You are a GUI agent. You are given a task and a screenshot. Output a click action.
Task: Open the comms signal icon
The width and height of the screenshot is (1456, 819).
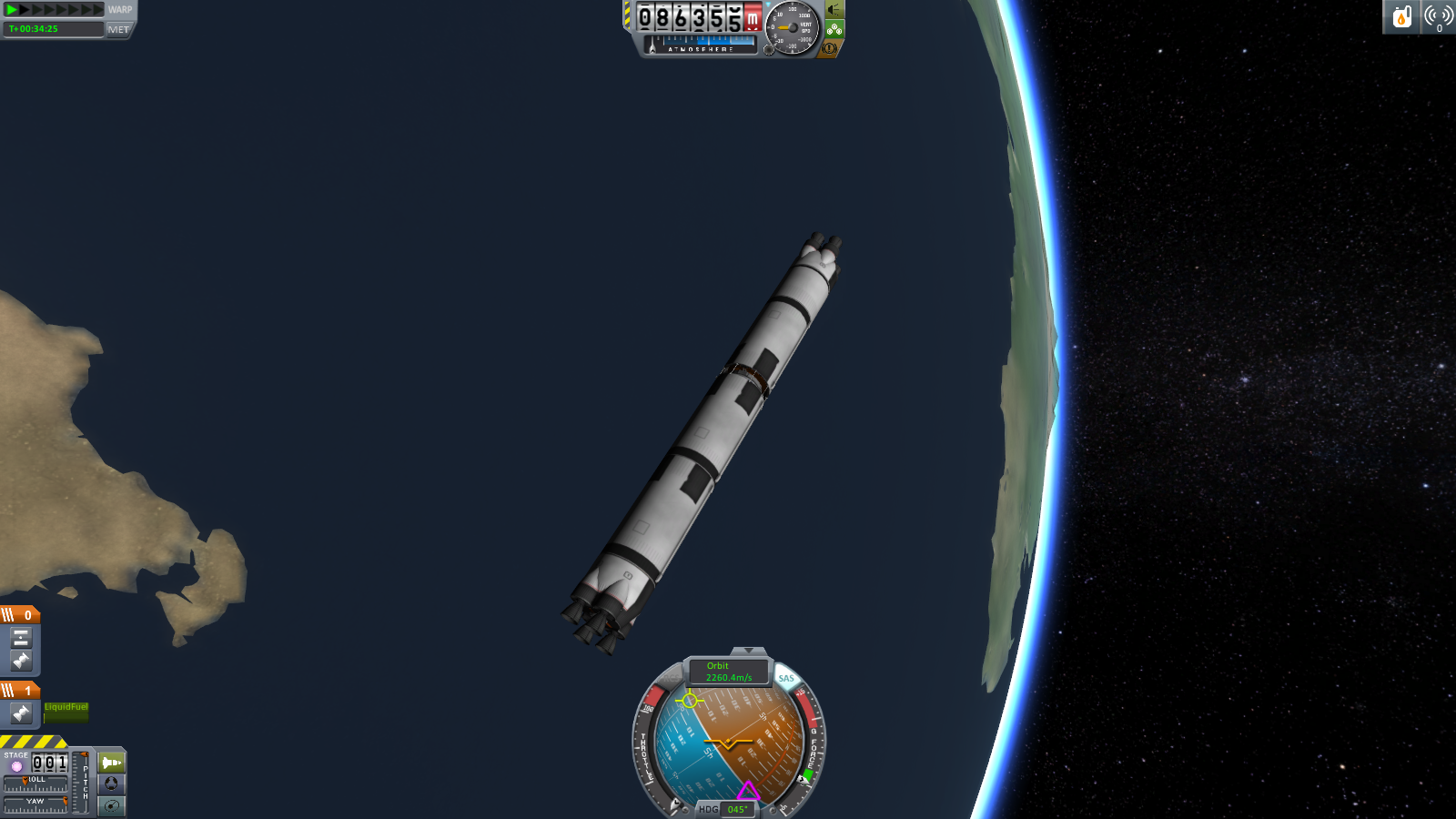(x=1438, y=16)
